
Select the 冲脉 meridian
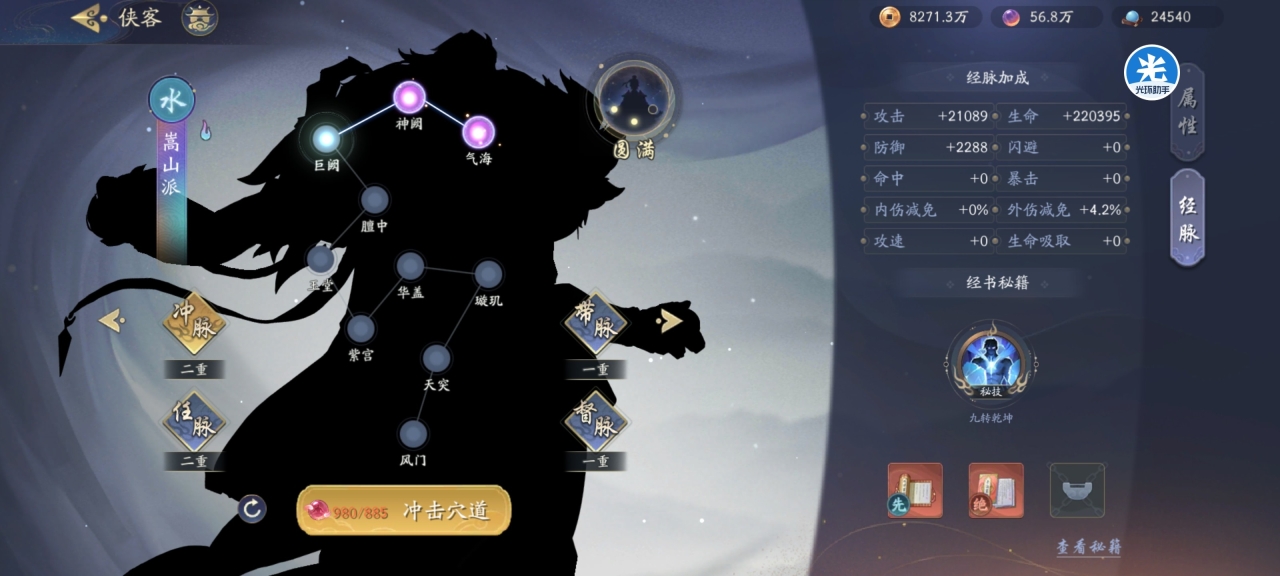click(194, 324)
